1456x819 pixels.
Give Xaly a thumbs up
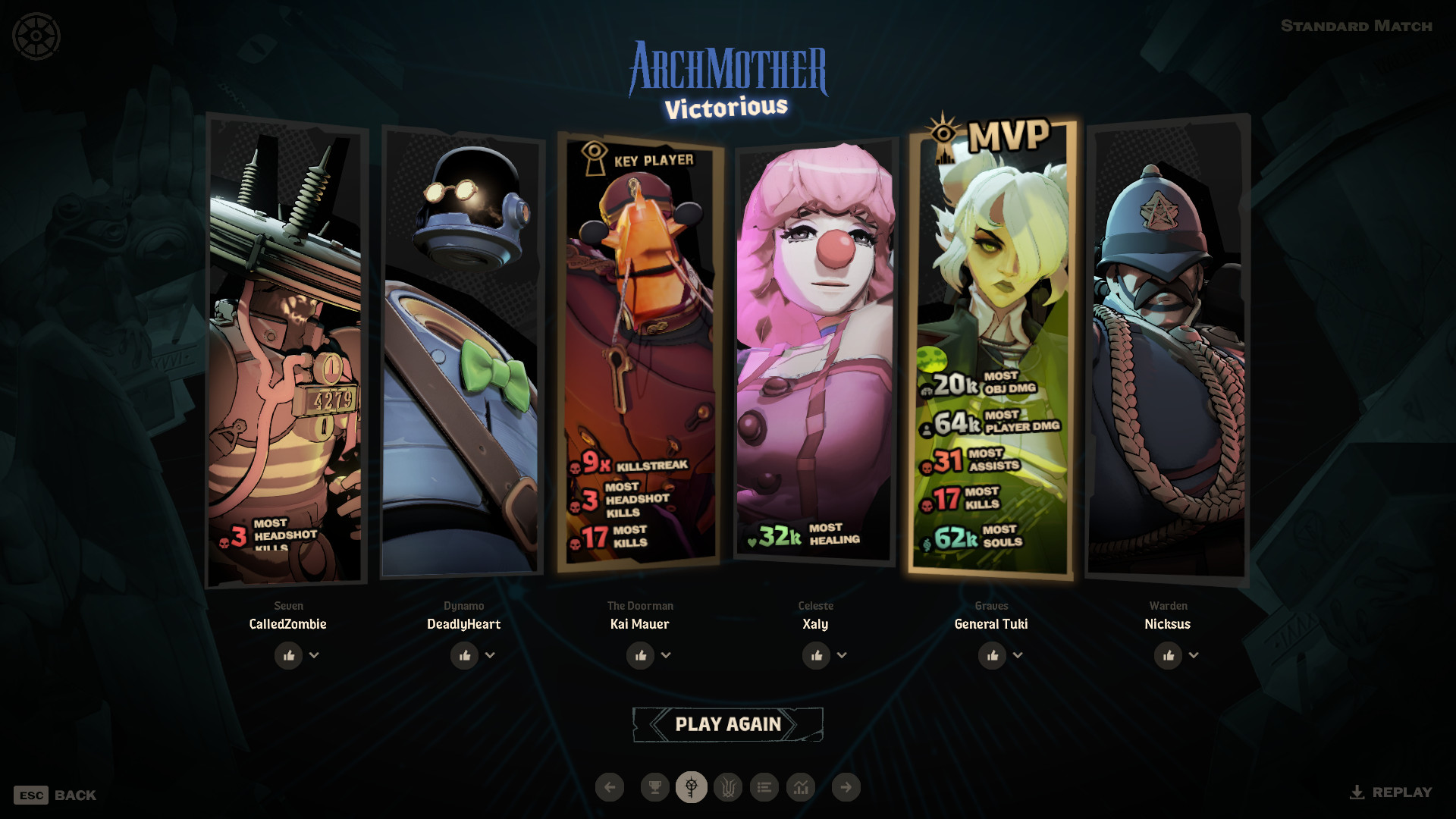click(816, 655)
